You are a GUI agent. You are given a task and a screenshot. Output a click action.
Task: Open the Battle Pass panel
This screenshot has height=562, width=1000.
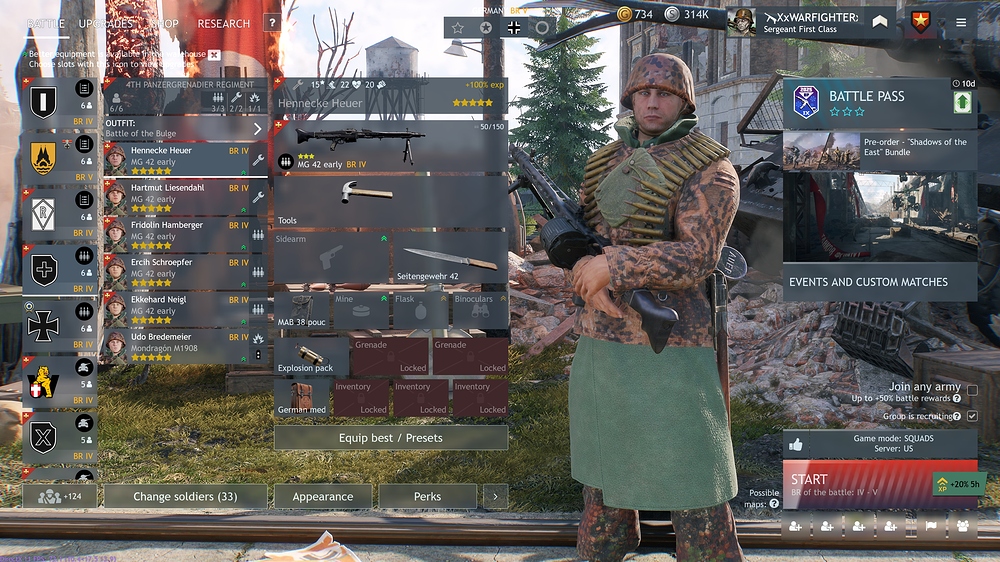879,103
